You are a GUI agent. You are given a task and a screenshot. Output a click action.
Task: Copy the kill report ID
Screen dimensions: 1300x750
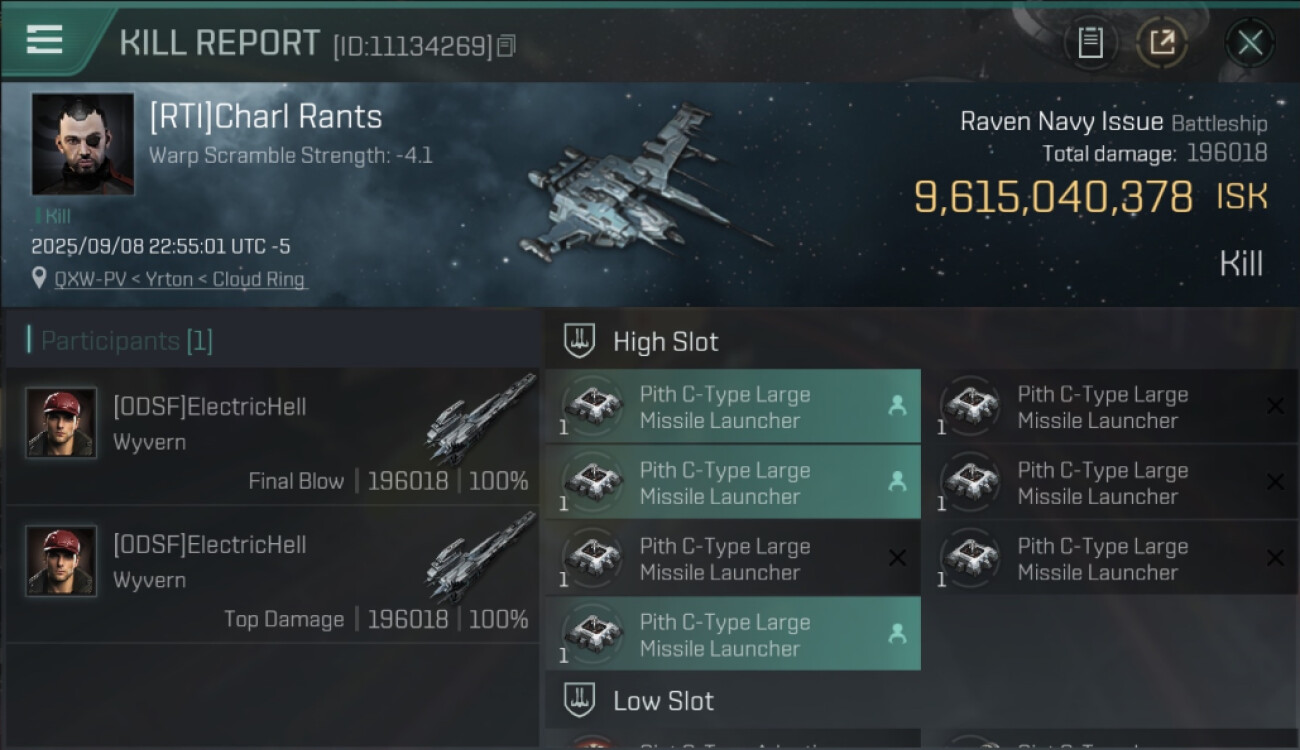pyautogui.click(x=506, y=46)
